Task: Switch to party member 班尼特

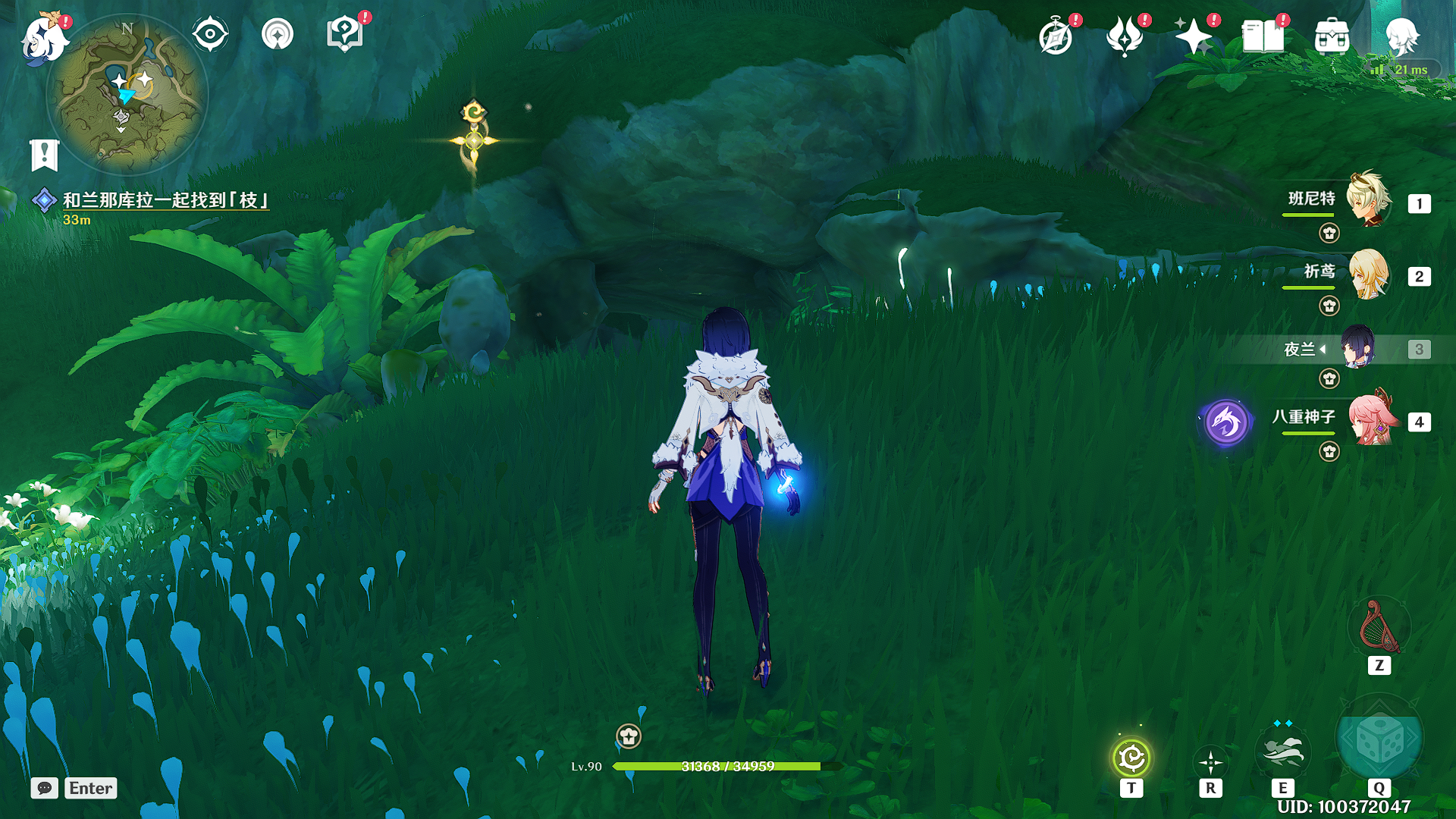Action: coord(1369,200)
